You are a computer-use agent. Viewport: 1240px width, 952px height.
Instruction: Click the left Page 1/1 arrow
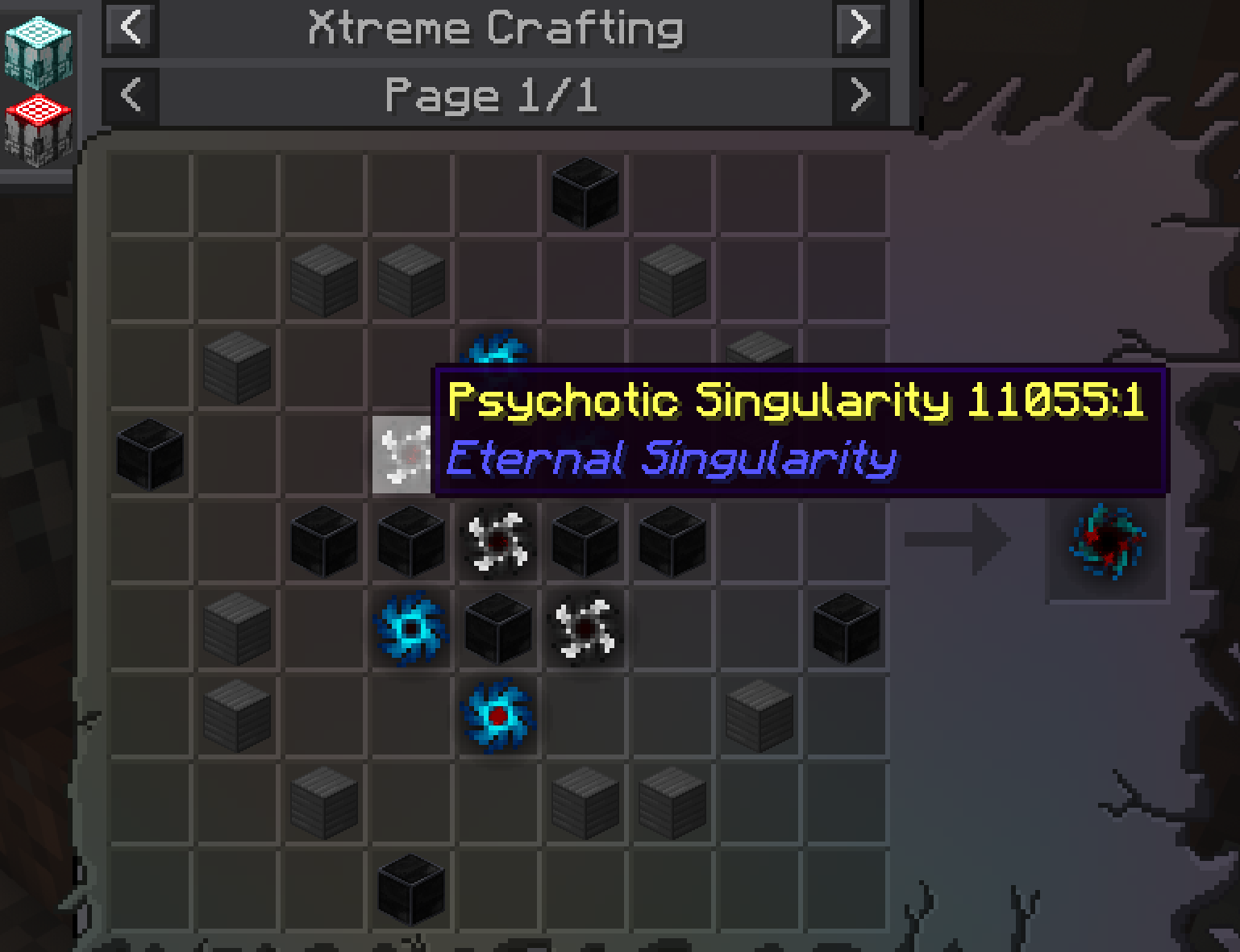point(130,95)
